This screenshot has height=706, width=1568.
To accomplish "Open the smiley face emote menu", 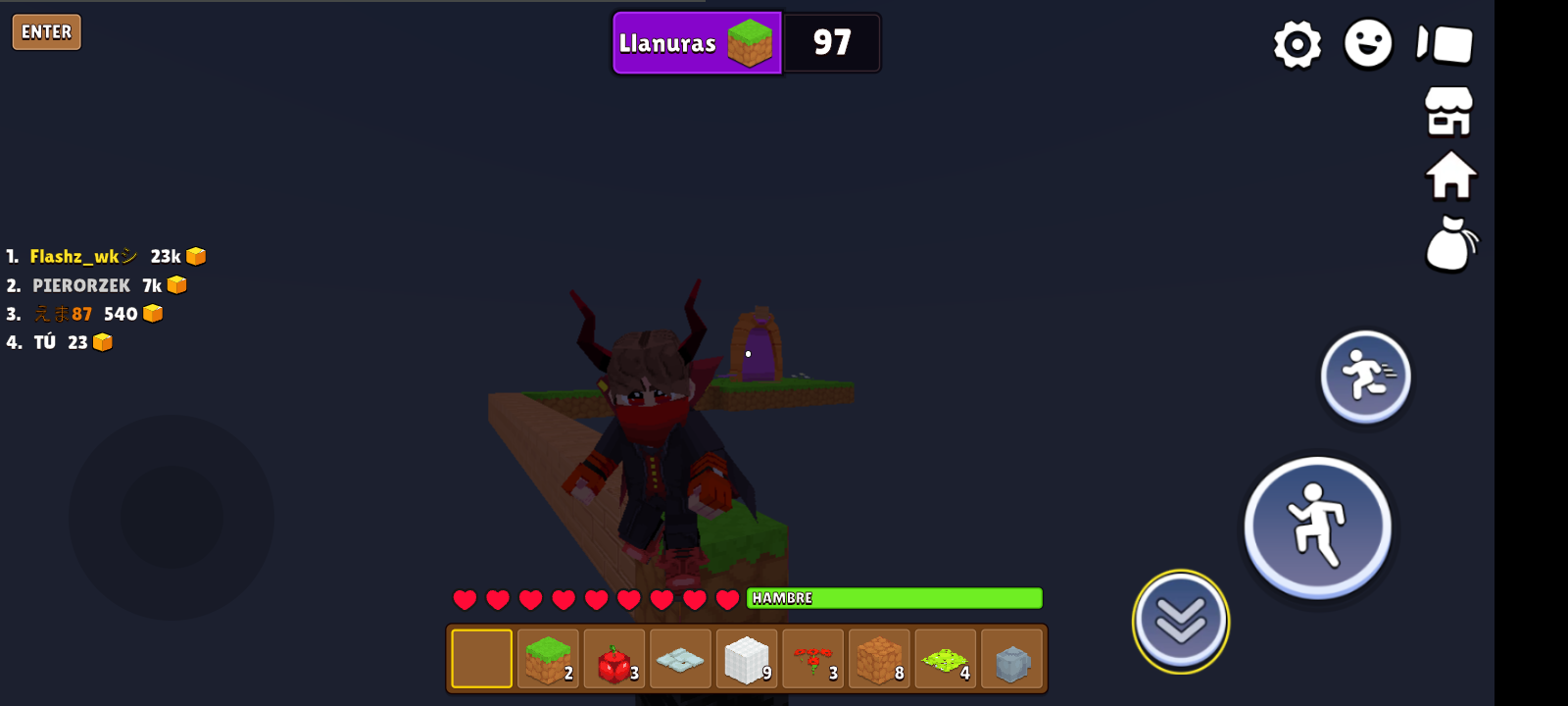I will point(1368,44).
